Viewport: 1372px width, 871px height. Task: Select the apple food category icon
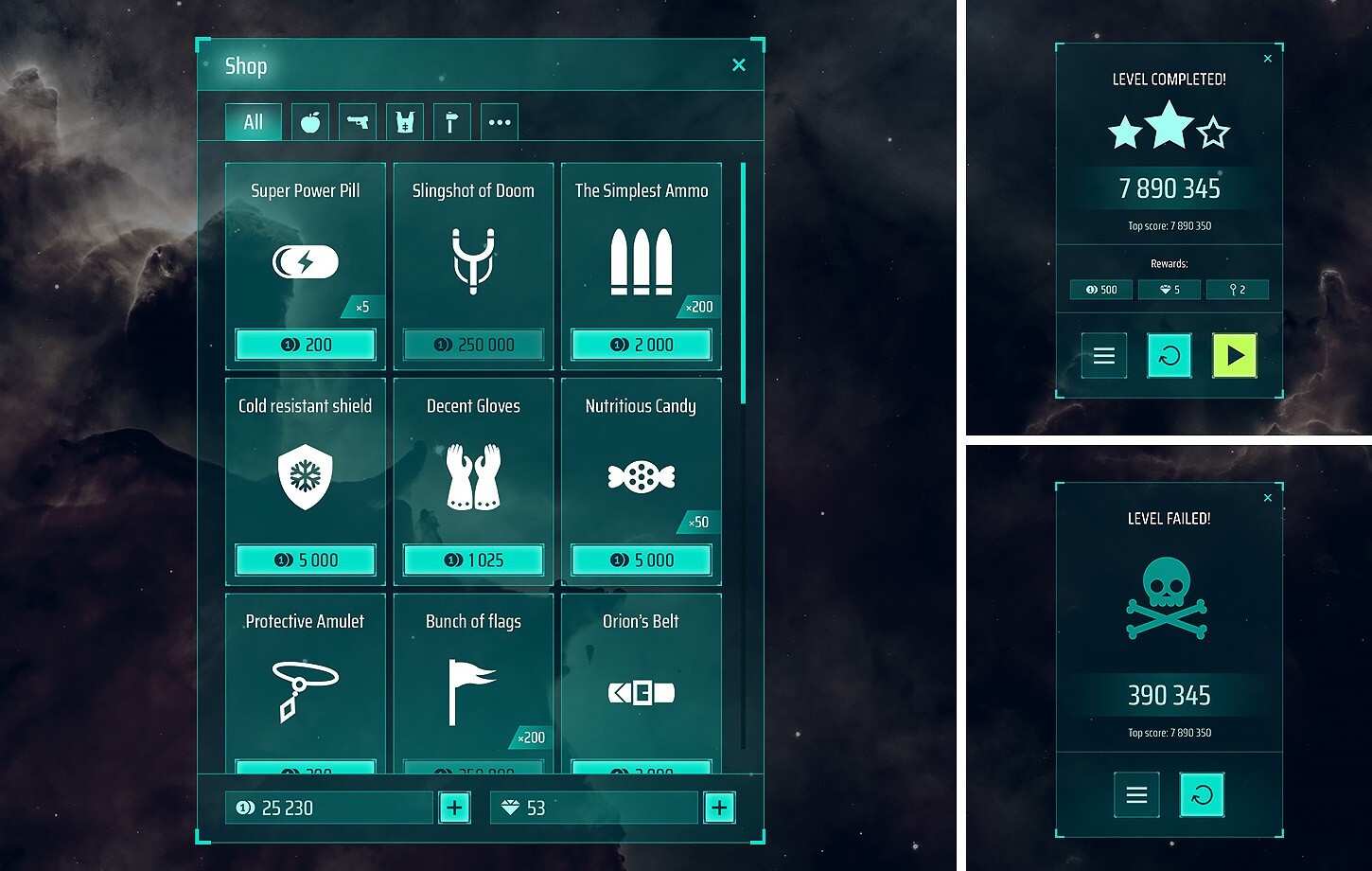click(x=309, y=121)
